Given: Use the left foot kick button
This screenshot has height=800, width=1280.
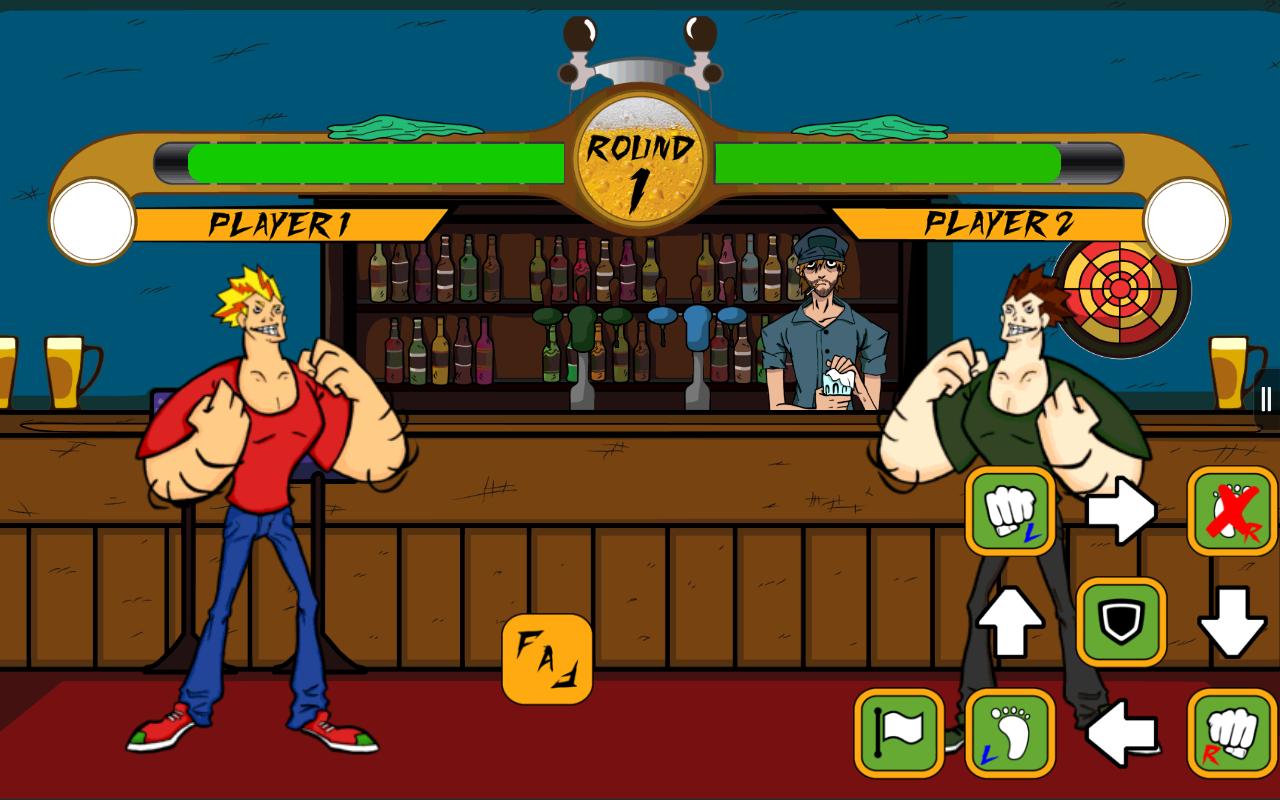Looking at the screenshot, I should coord(1010,733).
